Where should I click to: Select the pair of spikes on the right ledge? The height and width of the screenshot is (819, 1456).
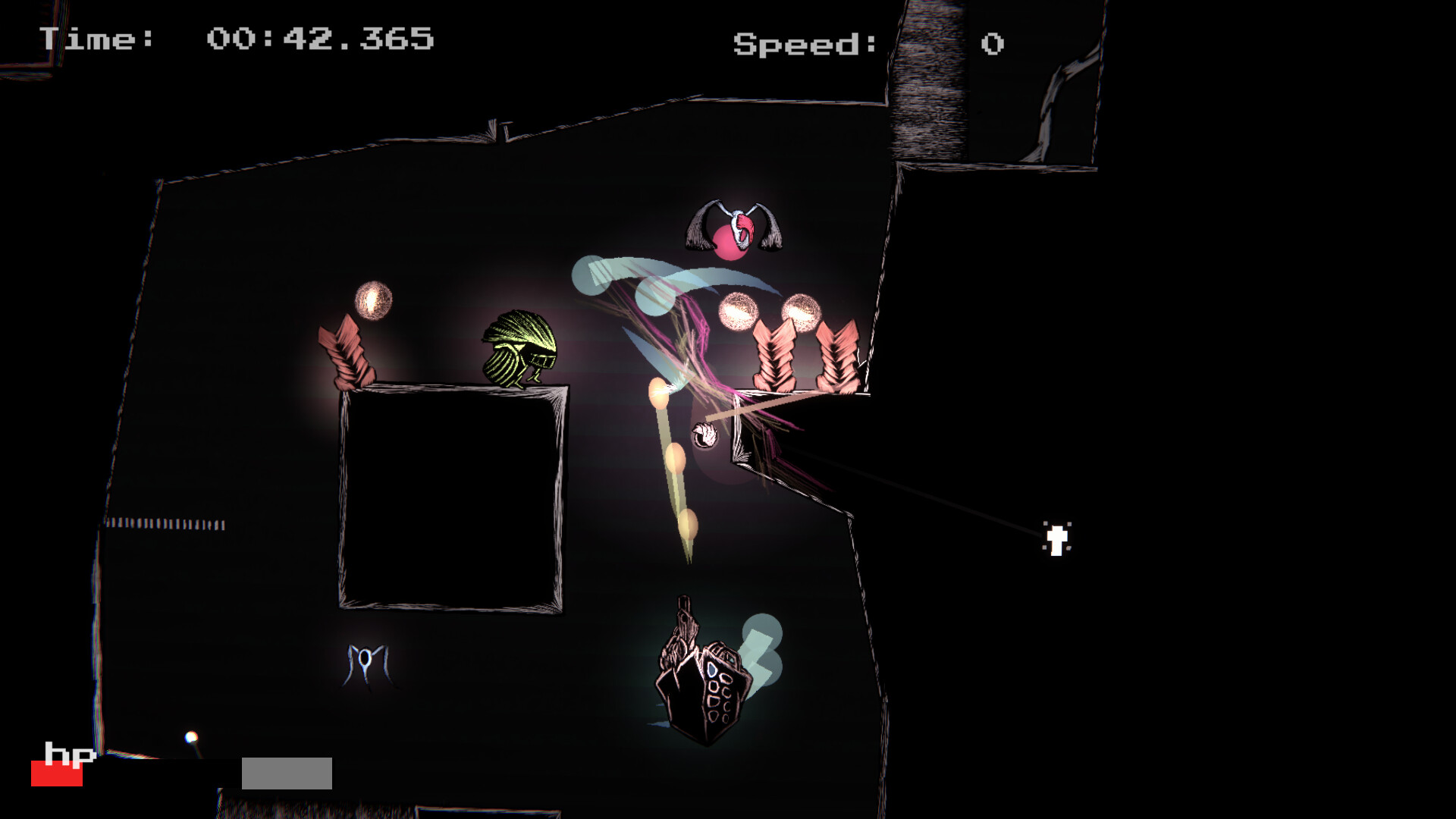point(804,356)
